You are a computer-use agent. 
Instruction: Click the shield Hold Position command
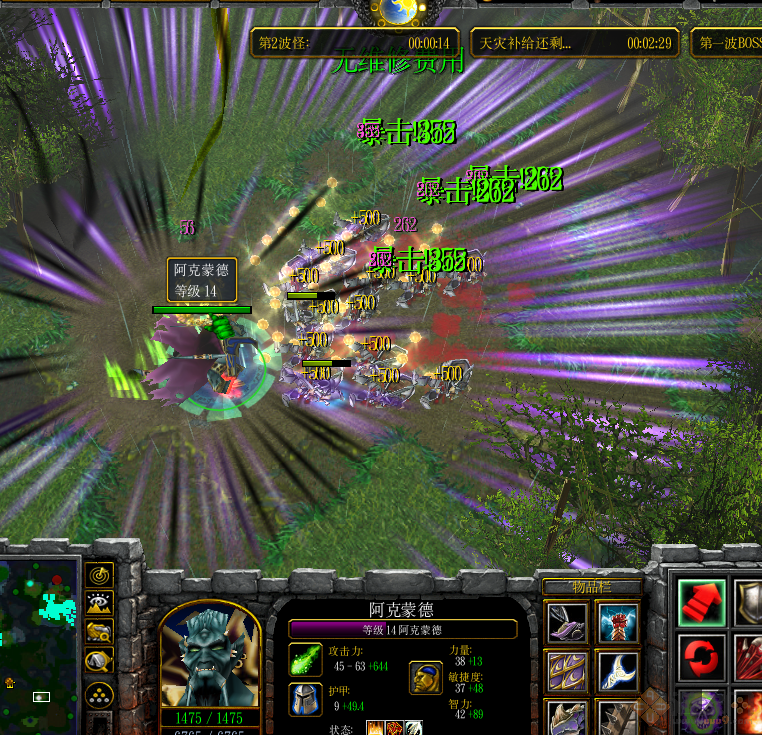[748, 602]
